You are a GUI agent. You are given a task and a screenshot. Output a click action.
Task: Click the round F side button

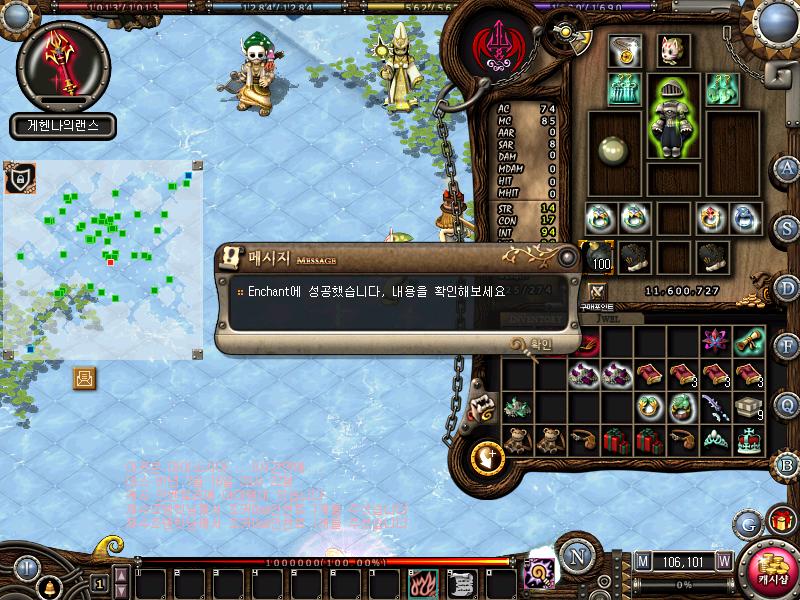click(788, 346)
